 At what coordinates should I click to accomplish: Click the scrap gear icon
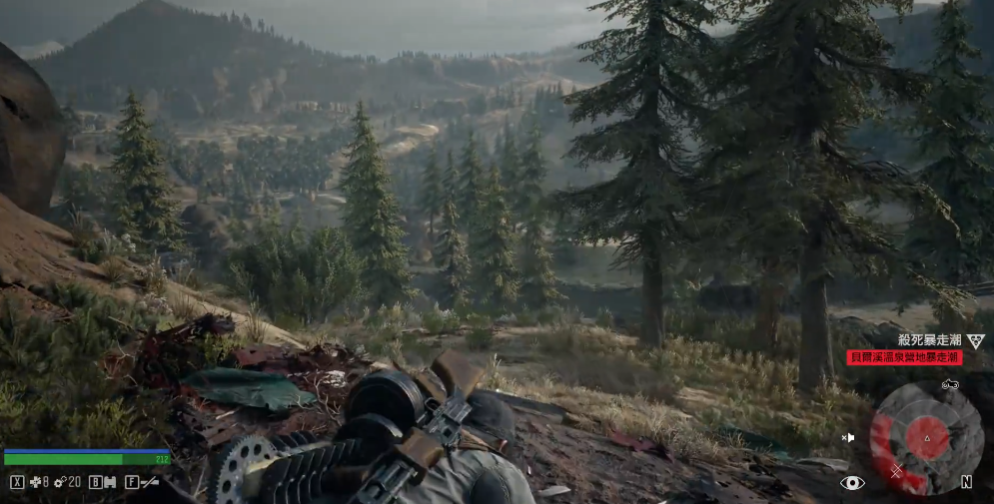pyautogui.click(x=60, y=482)
